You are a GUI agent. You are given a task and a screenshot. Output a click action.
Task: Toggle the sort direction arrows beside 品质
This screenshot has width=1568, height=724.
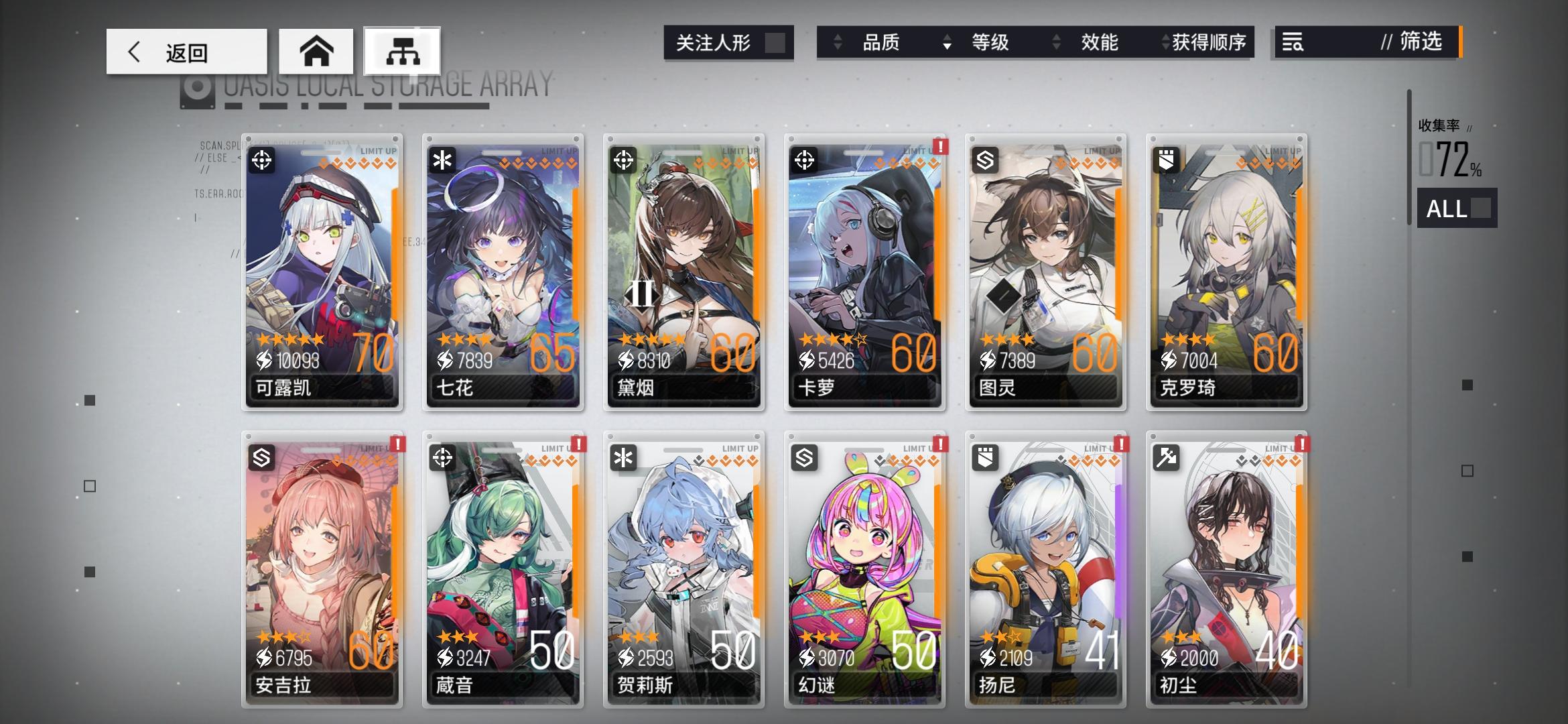pos(836,43)
